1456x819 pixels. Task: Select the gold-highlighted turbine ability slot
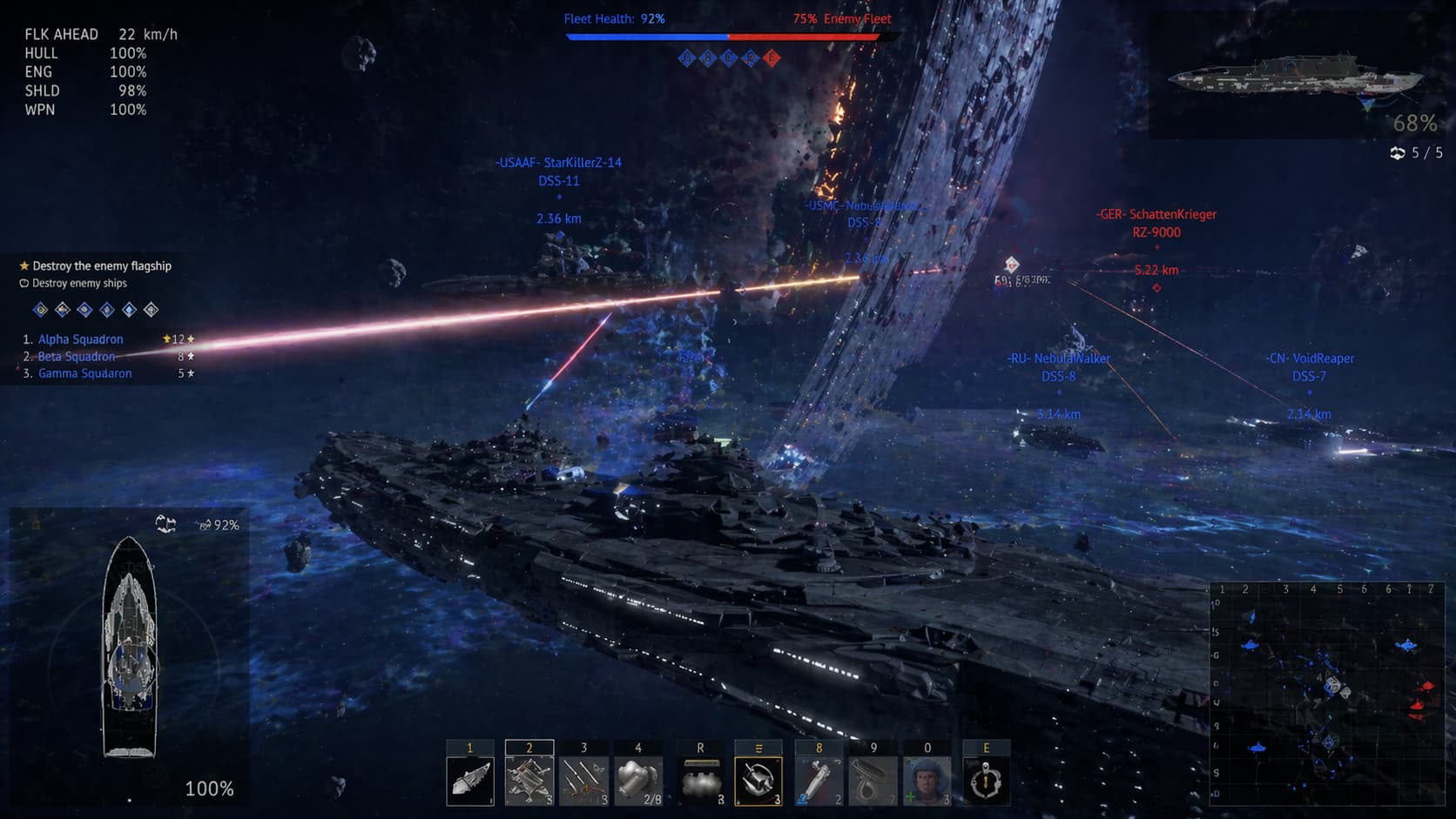coord(758,780)
